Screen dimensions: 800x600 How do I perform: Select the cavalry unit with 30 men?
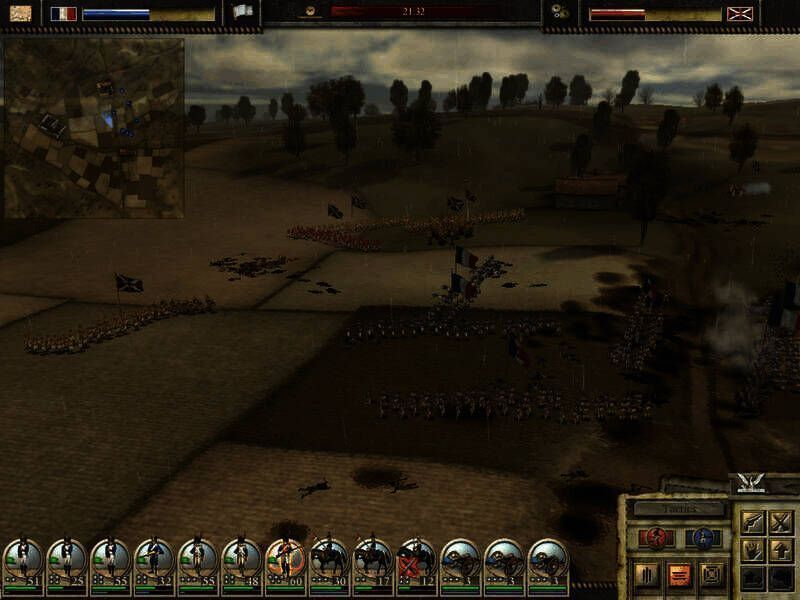tap(329, 561)
